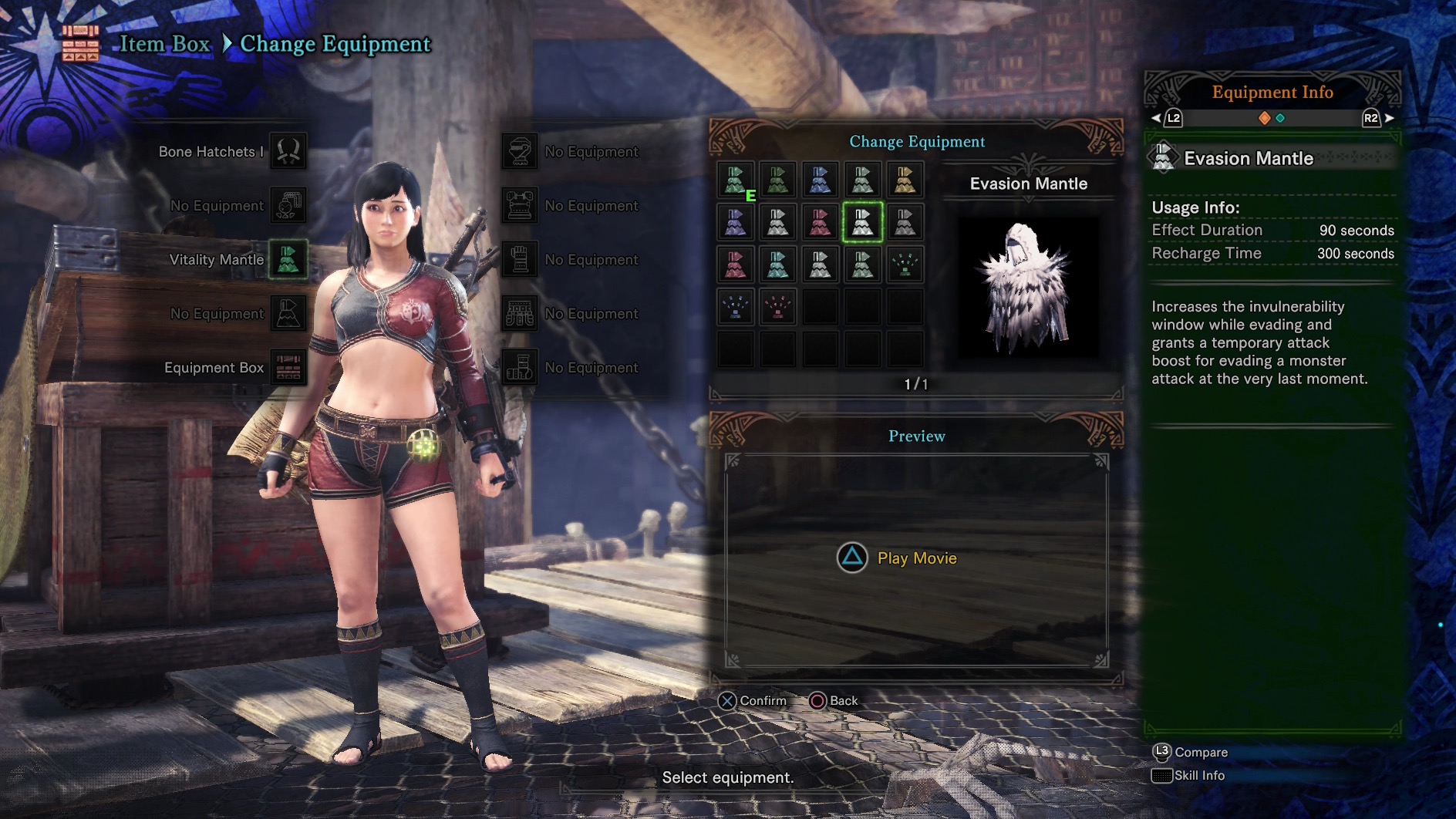
Task: Pick the green booster icon
Action: pyautogui.click(x=905, y=265)
